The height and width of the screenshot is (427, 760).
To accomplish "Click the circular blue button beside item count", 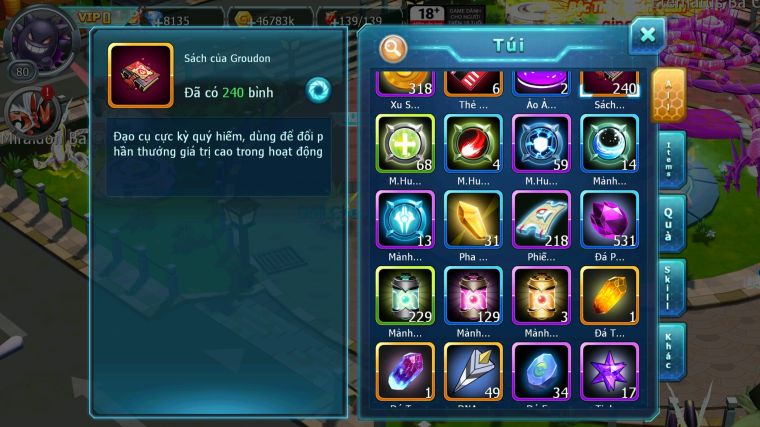I will pyautogui.click(x=319, y=89).
